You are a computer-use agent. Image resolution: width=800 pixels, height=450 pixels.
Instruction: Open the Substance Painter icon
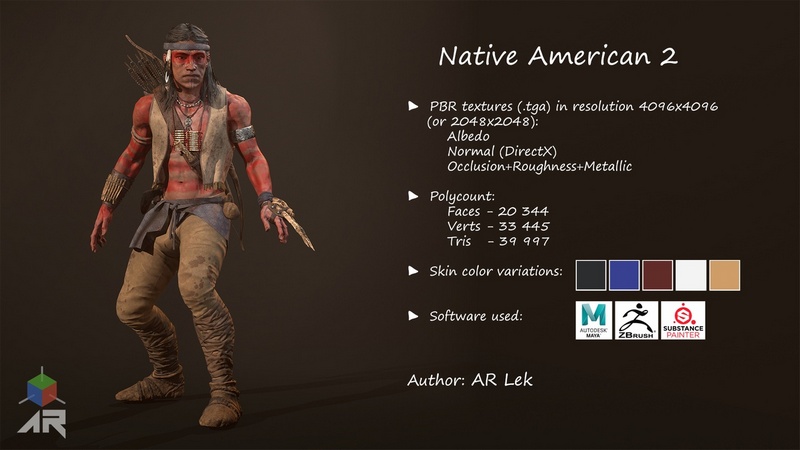[683, 320]
